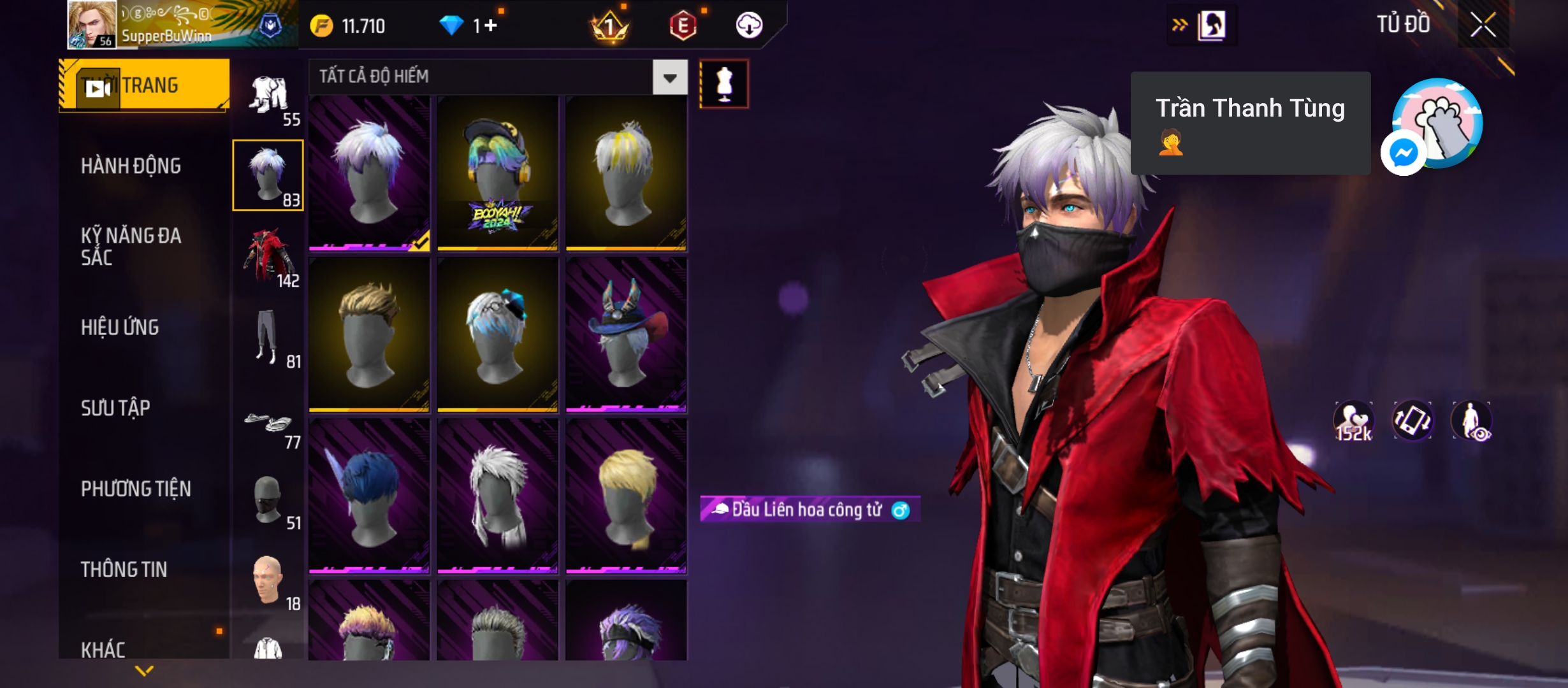Select the red coat tops category
The height and width of the screenshot is (688, 1568).
(x=268, y=257)
